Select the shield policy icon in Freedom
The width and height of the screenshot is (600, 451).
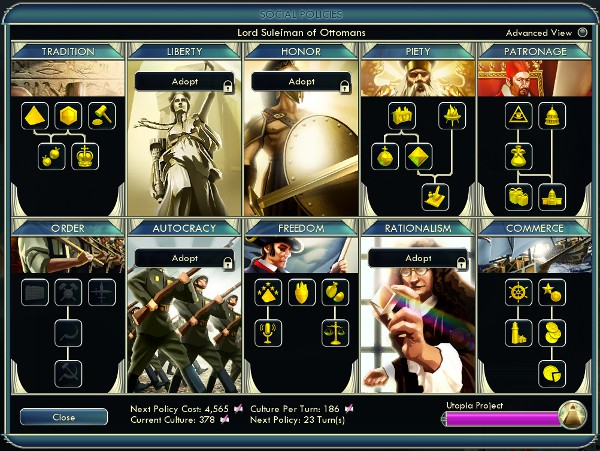[301, 292]
